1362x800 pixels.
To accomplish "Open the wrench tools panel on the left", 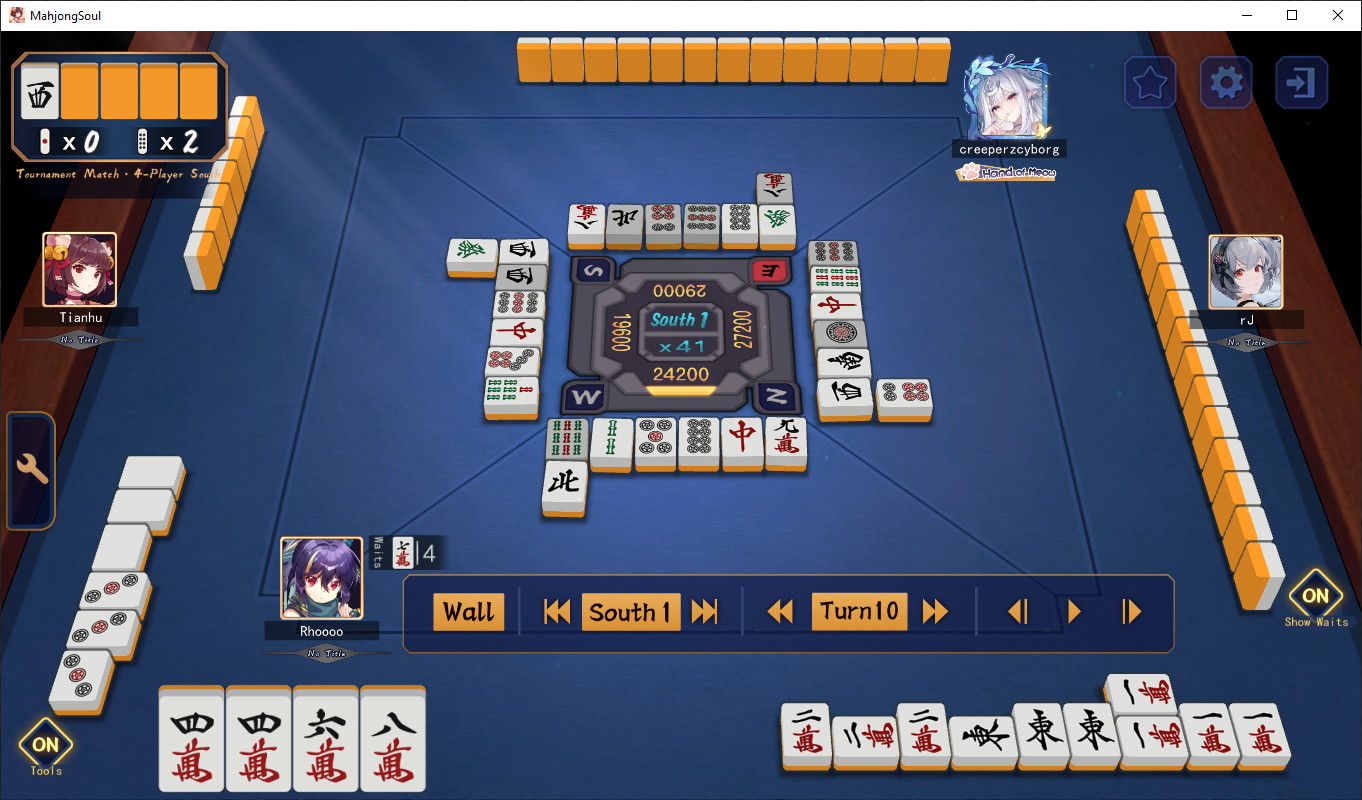I will click(30, 468).
